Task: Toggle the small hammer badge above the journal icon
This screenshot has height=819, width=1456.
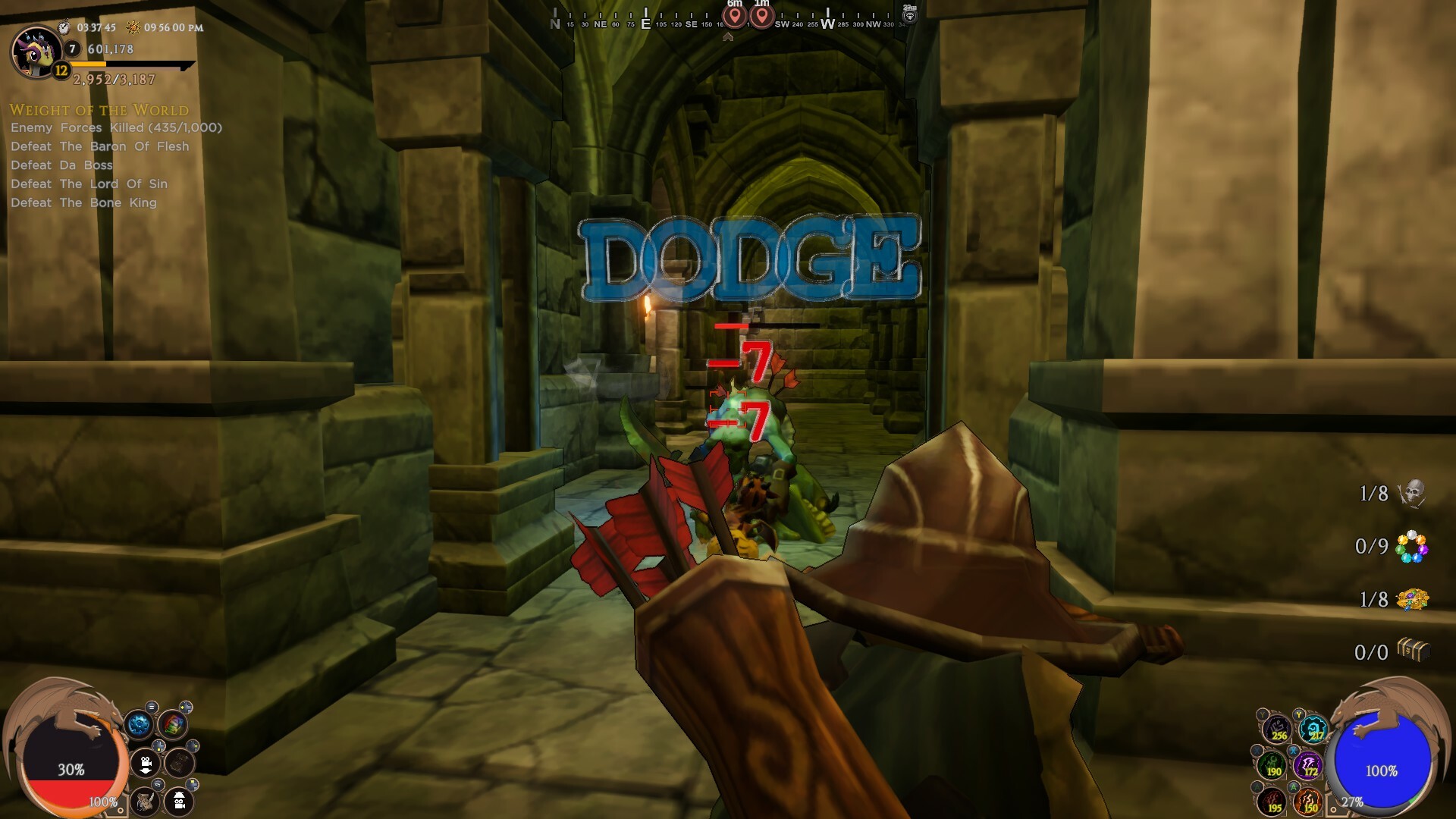Action: point(158,783)
